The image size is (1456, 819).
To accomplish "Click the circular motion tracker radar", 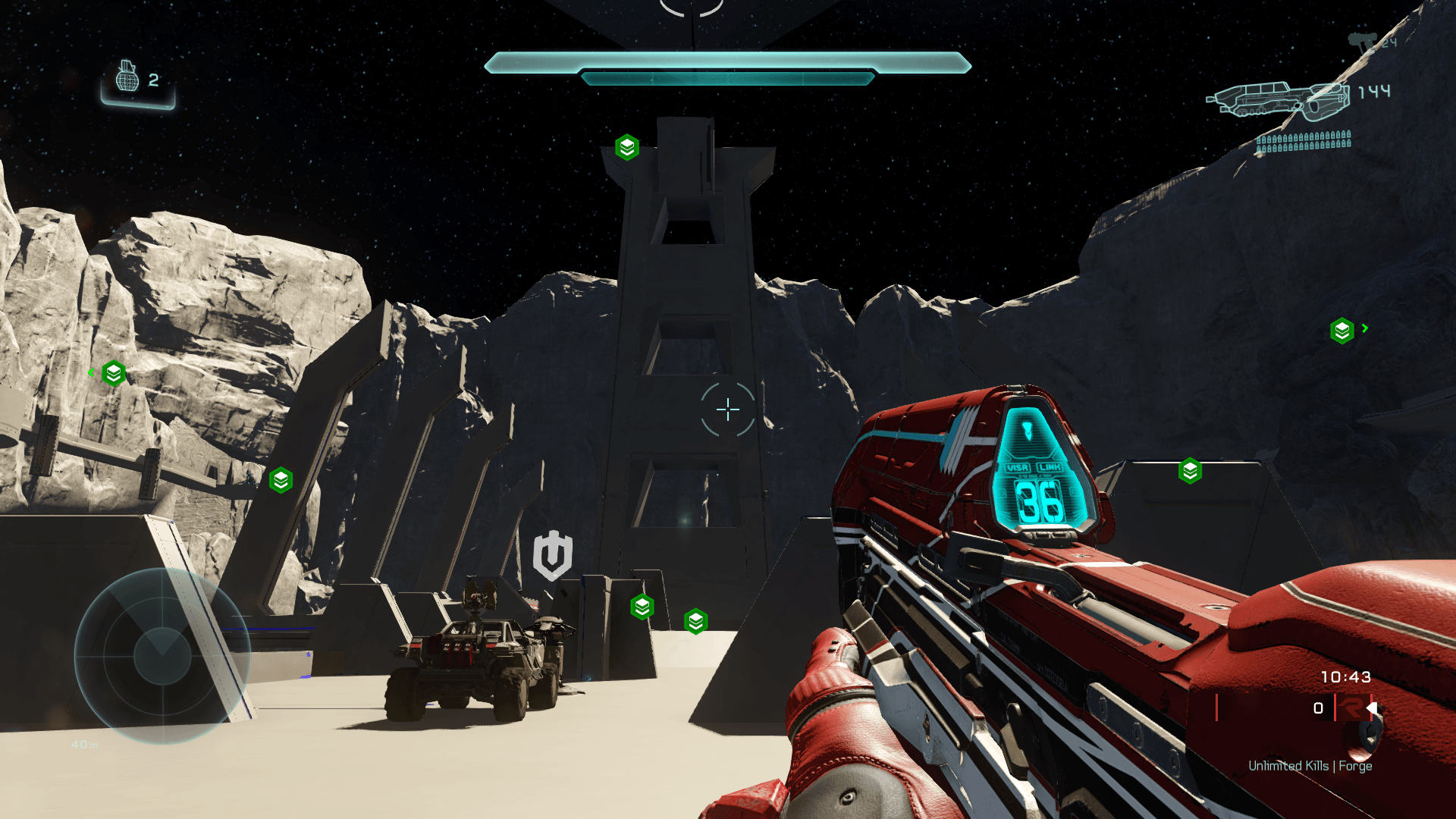I will point(162,655).
